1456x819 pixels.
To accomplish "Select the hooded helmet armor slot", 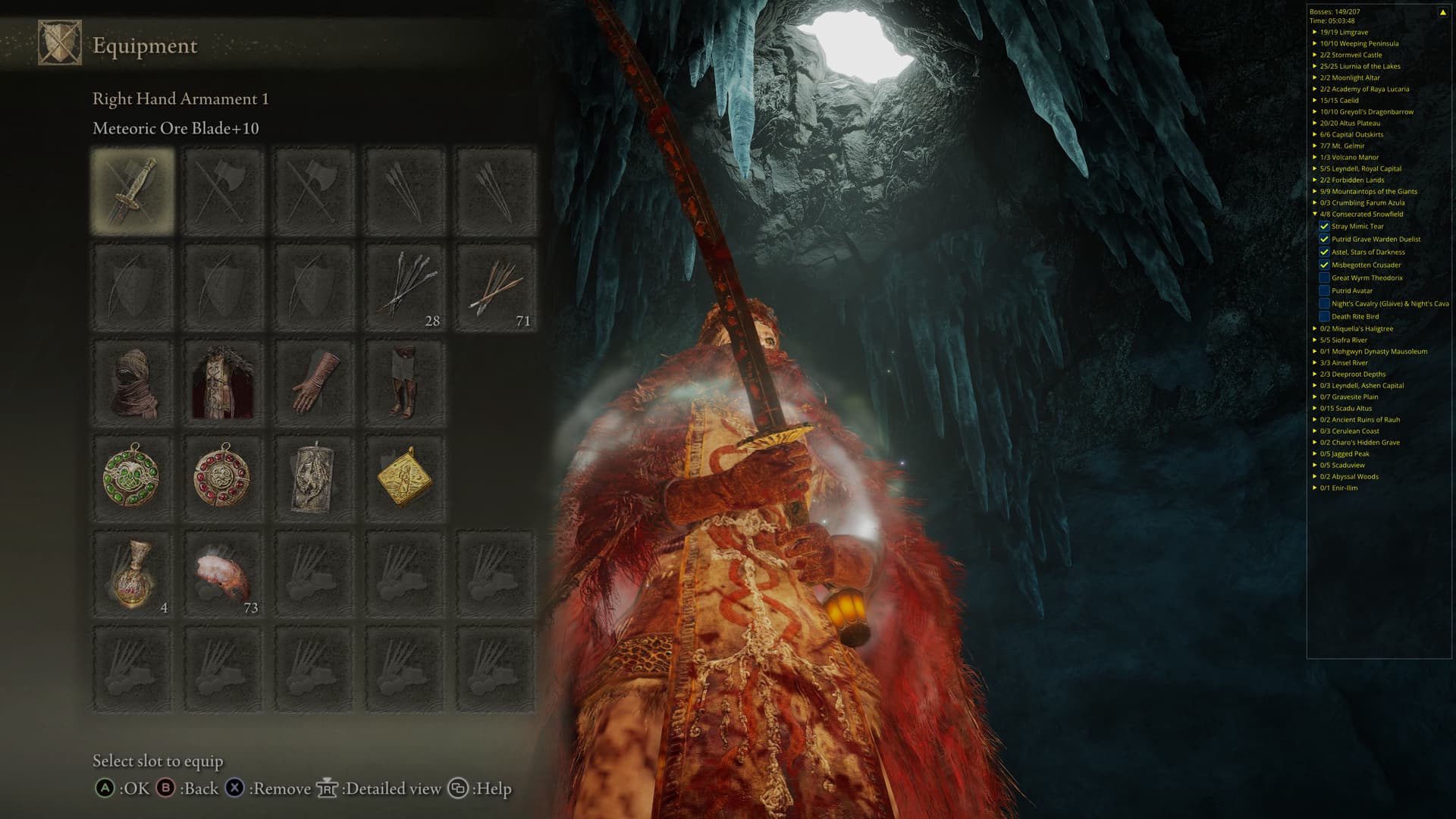I will point(133,382).
